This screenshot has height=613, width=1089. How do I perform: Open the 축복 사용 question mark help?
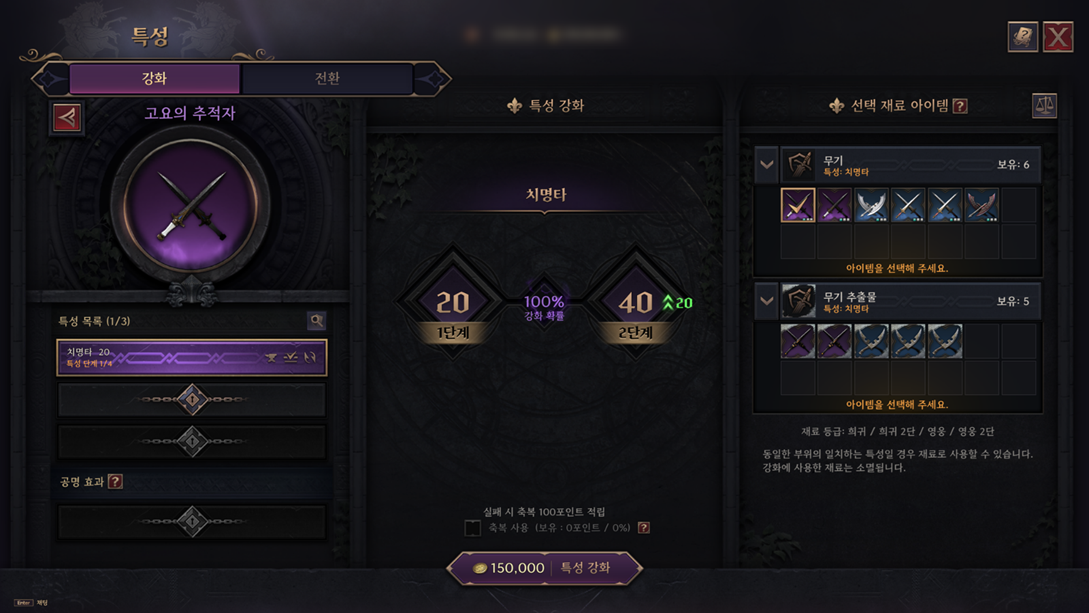click(644, 528)
